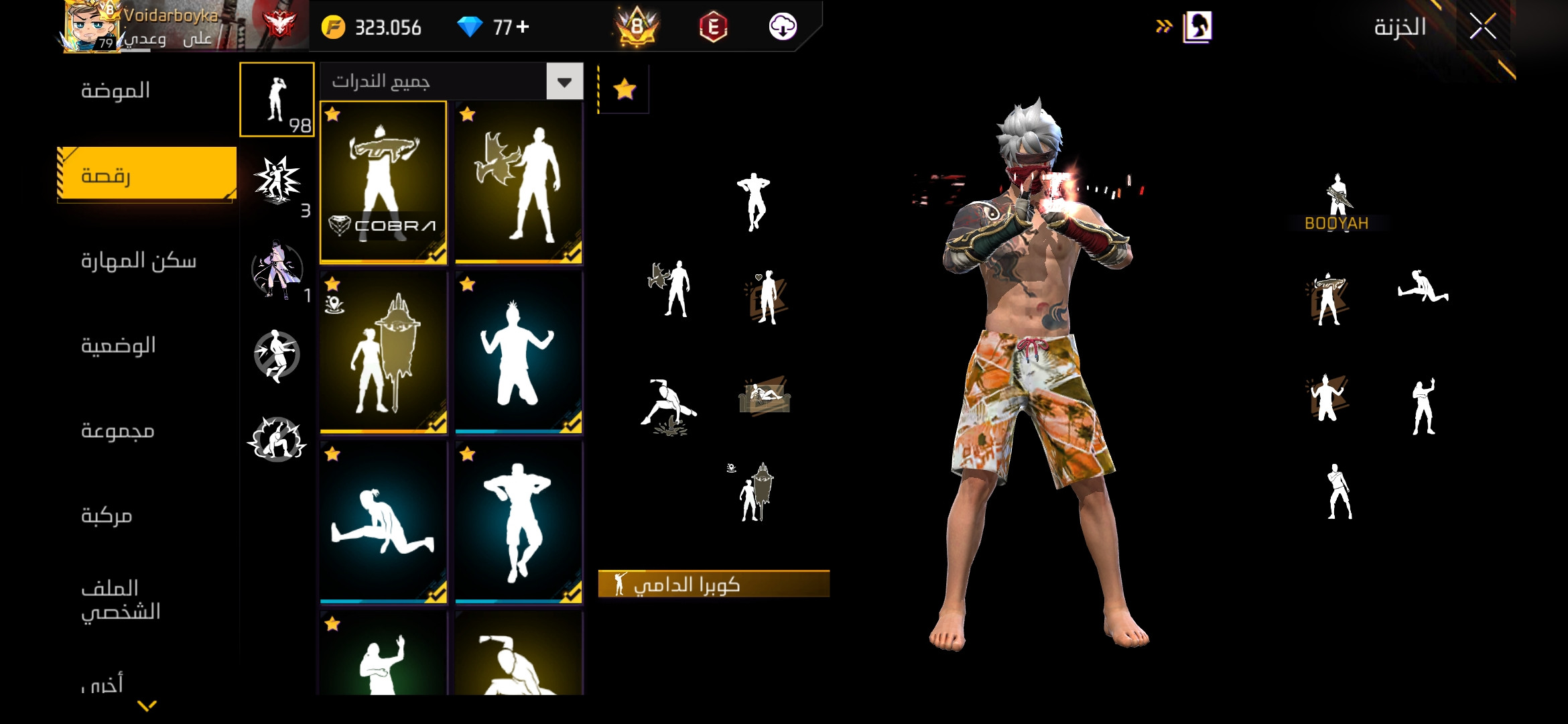Select the emote sub-tab showing 98
The image size is (1568, 724).
(x=277, y=99)
